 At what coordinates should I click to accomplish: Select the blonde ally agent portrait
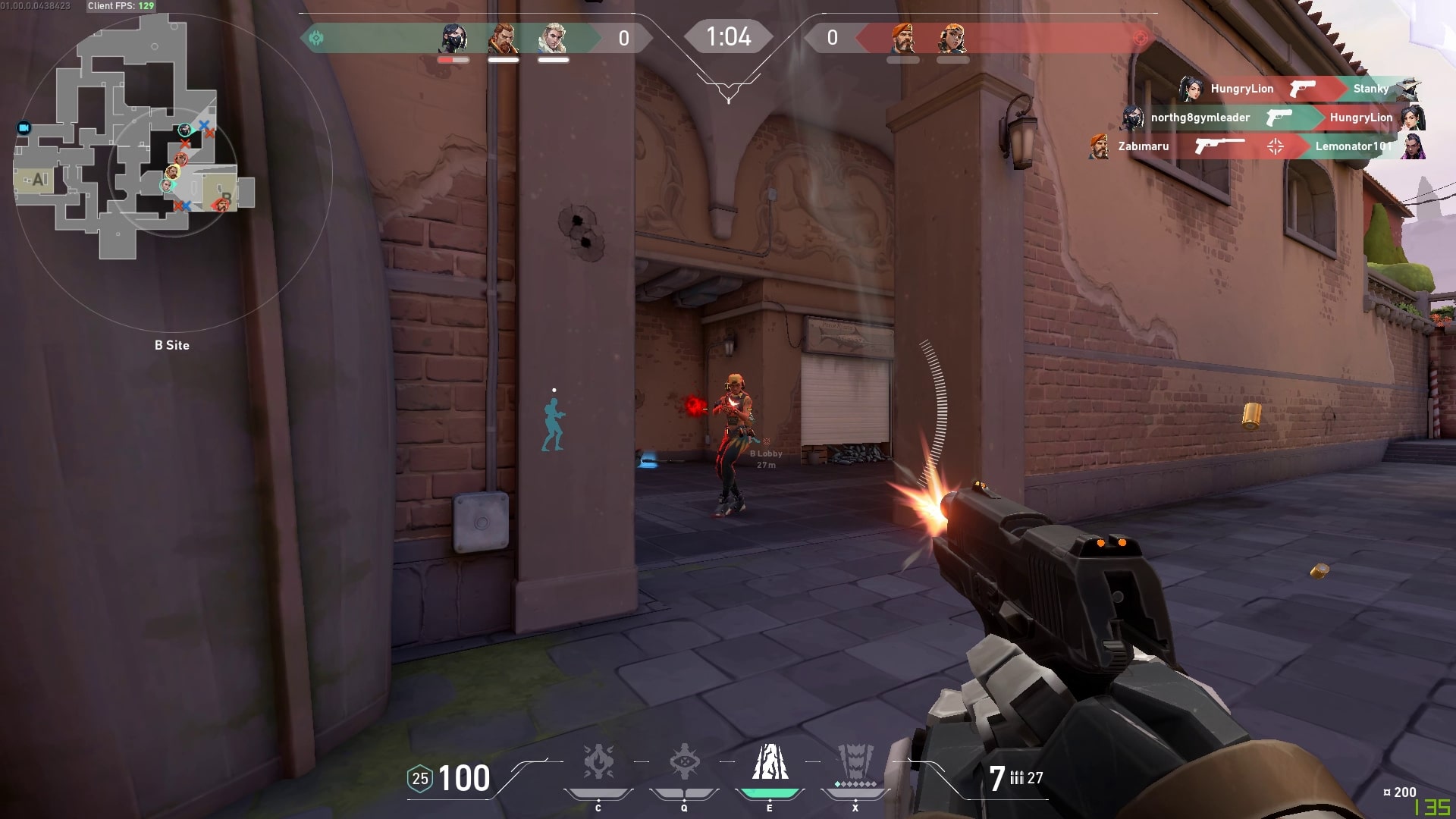[553, 39]
